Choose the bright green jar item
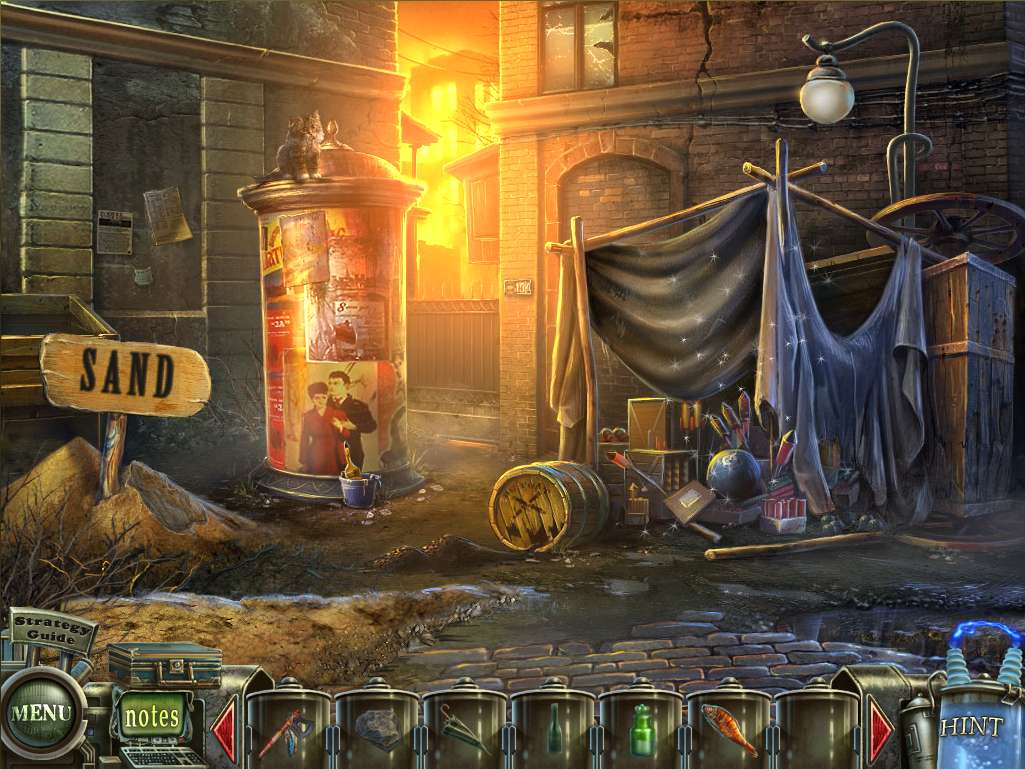The image size is (1025, 769). 641,732
